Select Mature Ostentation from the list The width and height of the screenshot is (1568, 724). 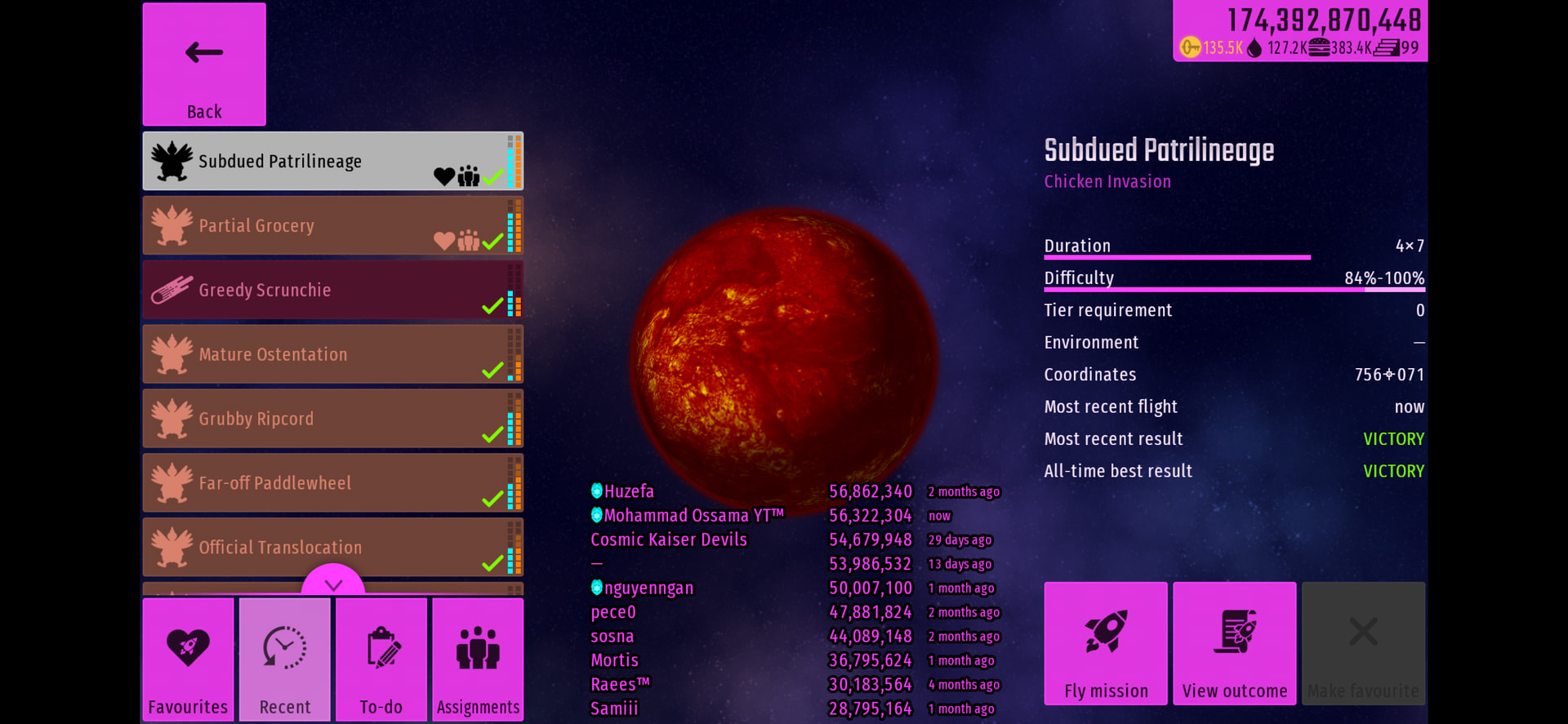[x=332, y=354]
